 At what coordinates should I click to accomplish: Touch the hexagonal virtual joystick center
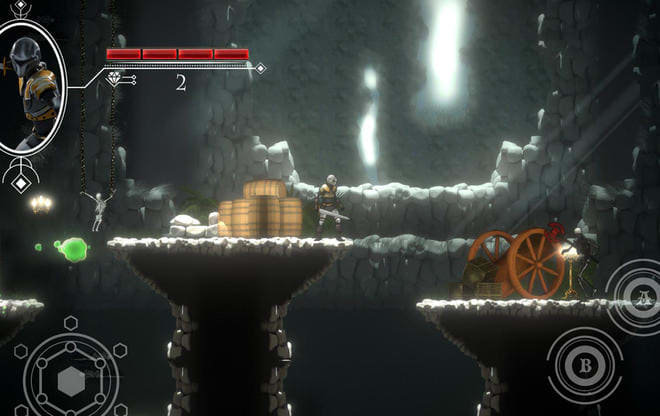coord(71,381)
